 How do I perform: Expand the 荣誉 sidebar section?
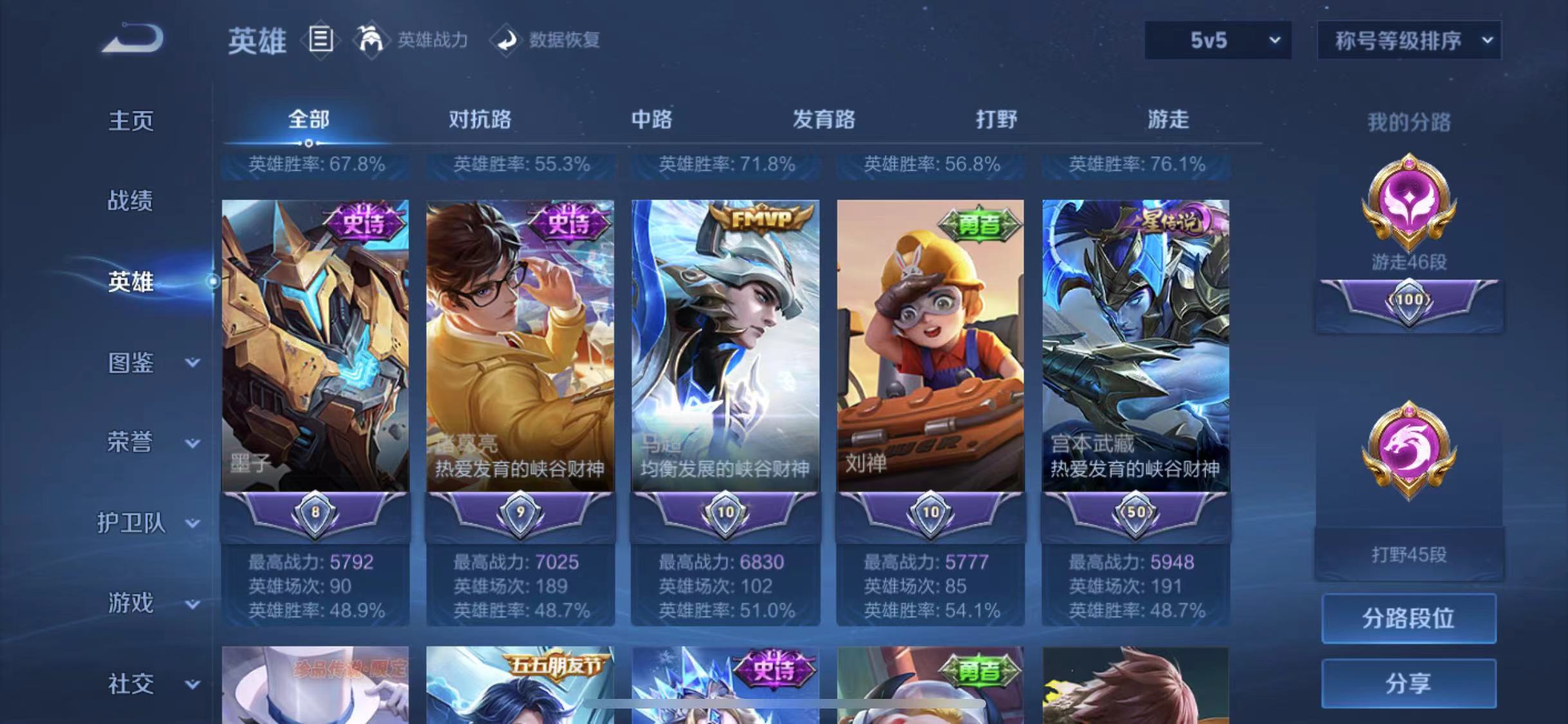coord(131,443)
